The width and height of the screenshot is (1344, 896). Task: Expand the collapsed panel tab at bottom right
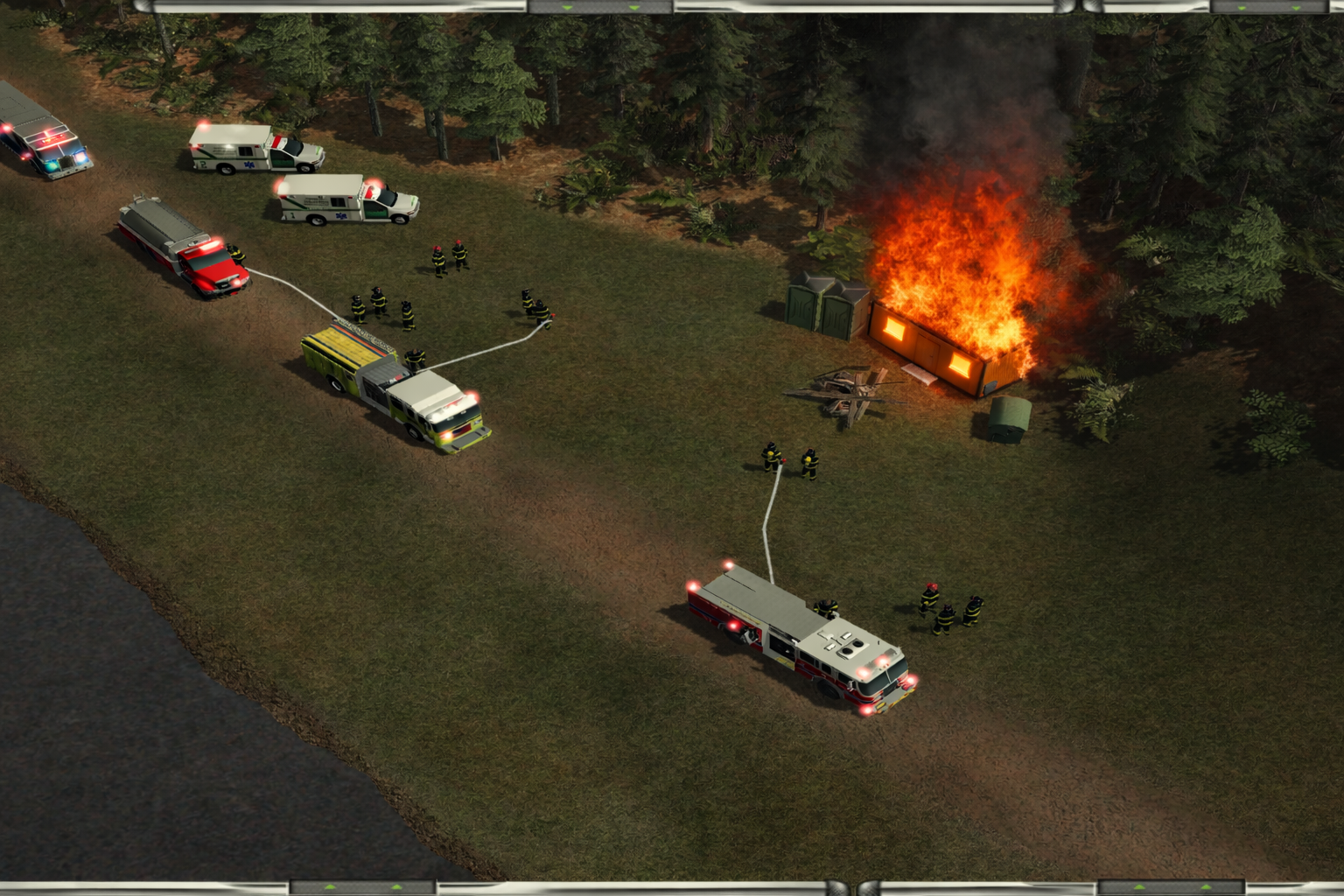pos(1170,888)
